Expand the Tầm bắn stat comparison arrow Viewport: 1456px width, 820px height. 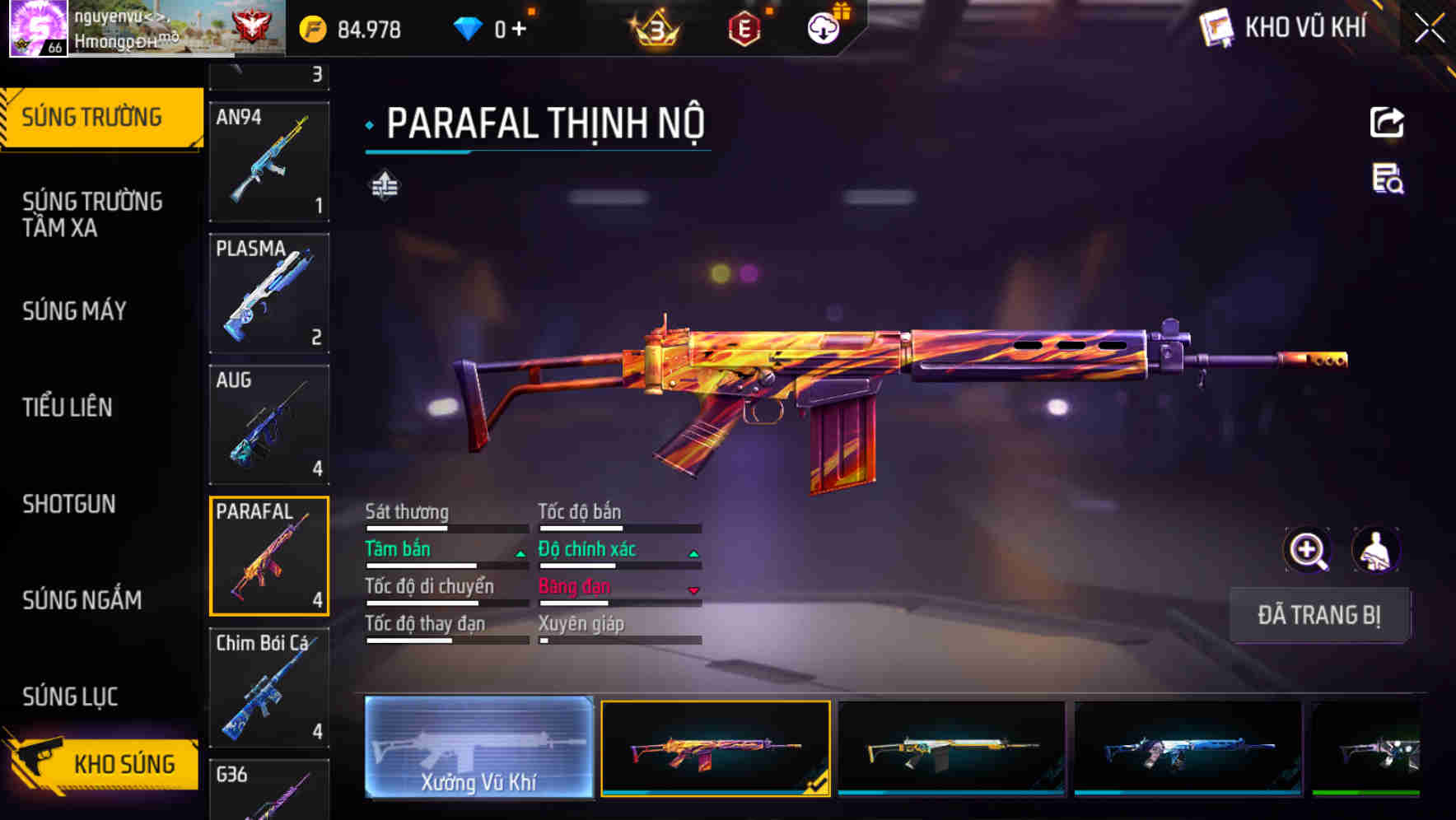coord(520,552)
